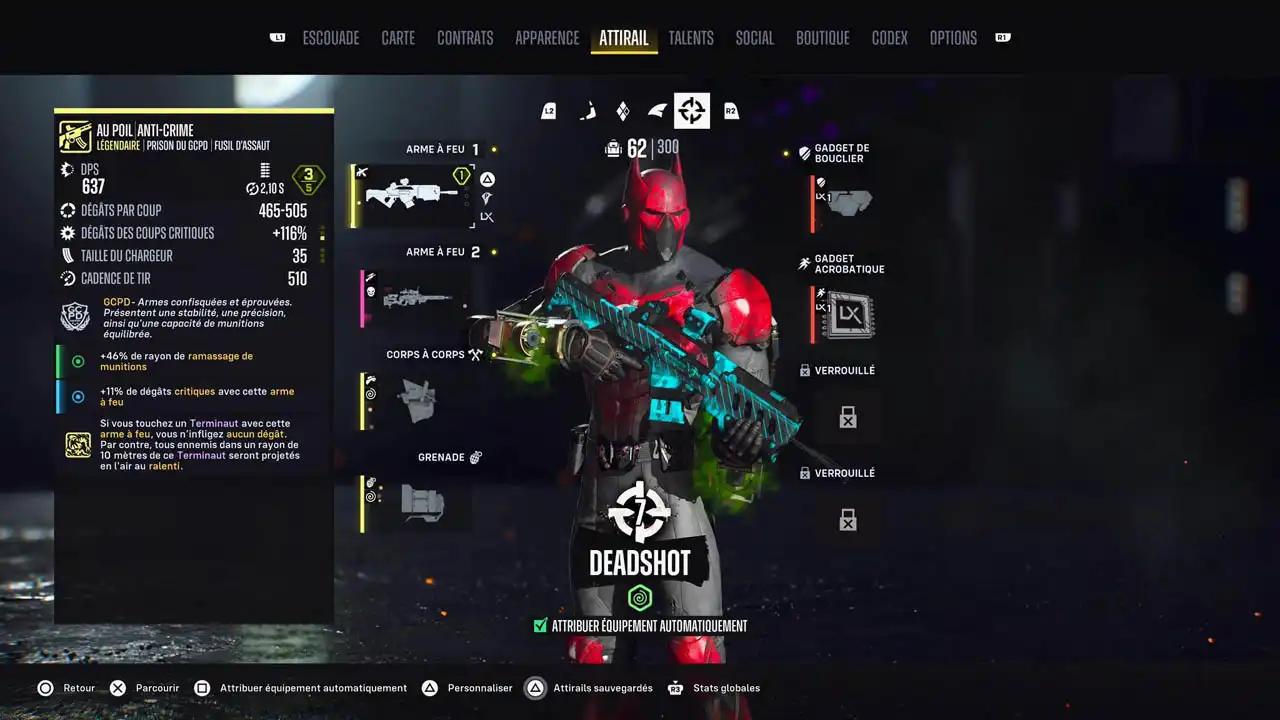Visit the Boutique tab
The image size is (1280, 720).
tap(822, 38)
